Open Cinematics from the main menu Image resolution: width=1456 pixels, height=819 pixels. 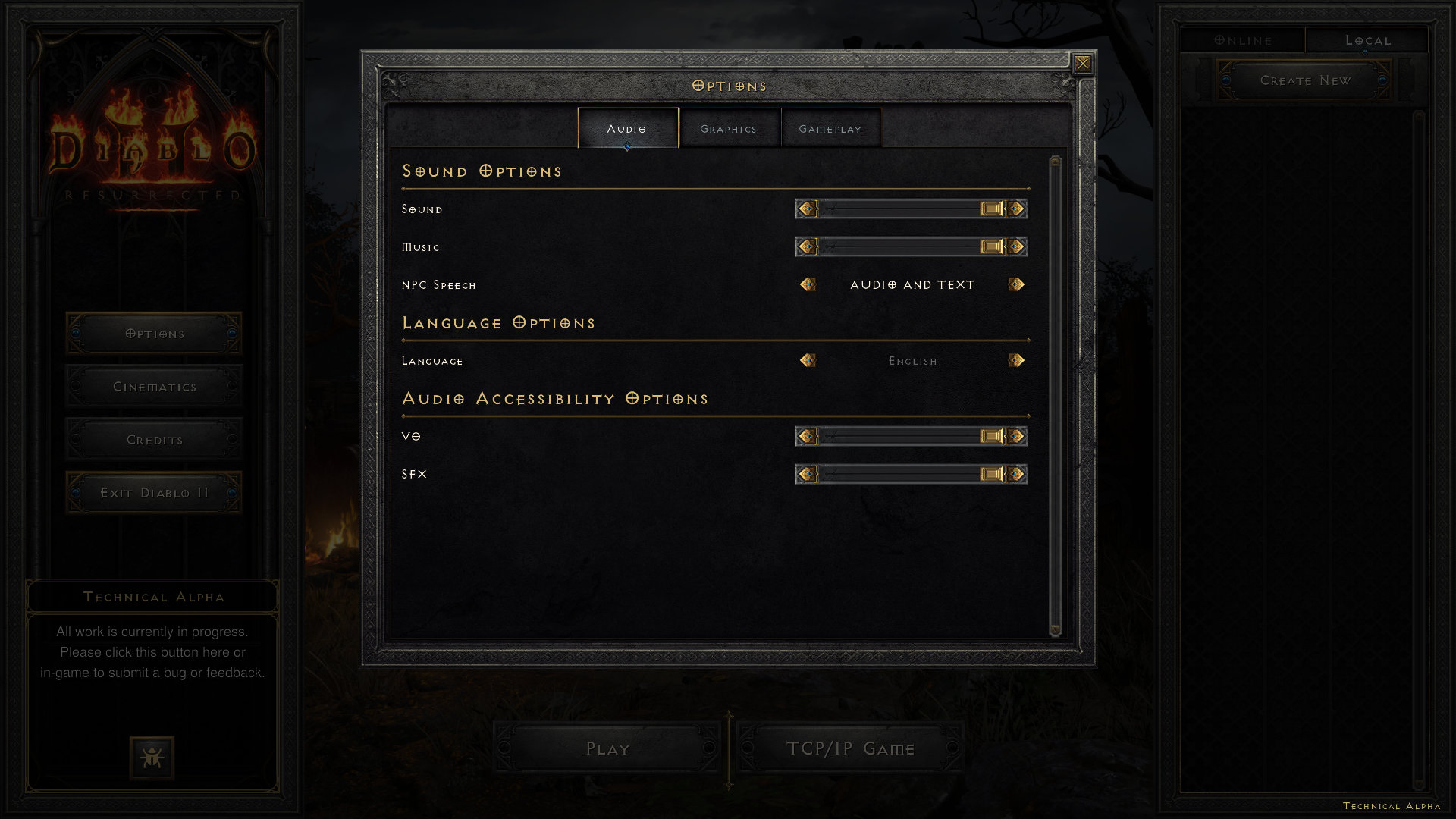154,387
